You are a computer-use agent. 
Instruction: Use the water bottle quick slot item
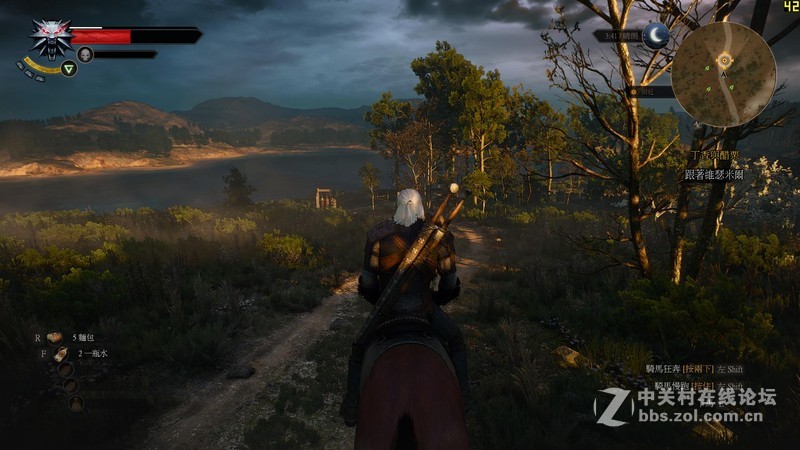tap(61, 354)
